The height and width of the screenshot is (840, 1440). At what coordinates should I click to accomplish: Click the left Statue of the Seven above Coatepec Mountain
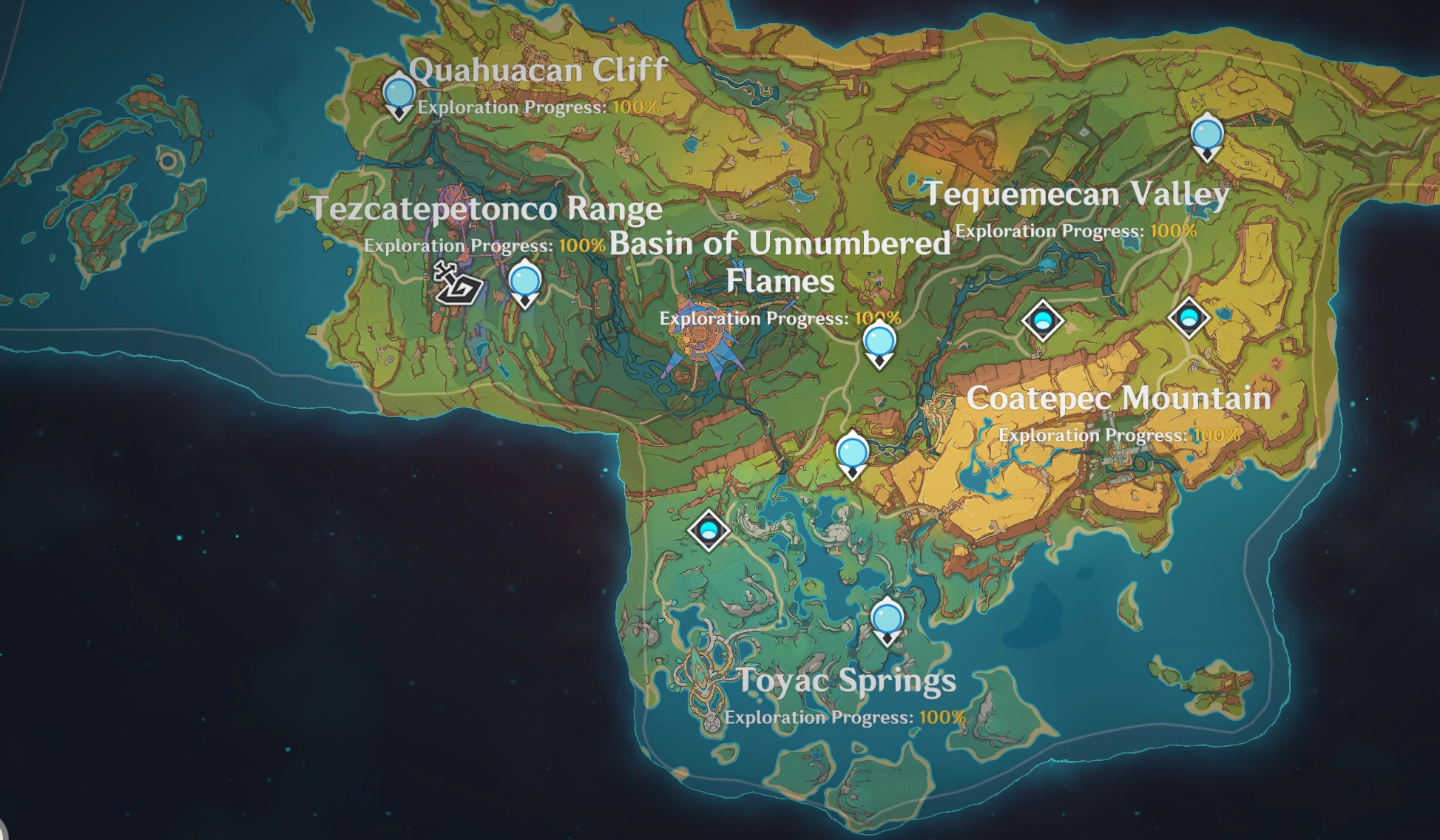click(1042, 322)
